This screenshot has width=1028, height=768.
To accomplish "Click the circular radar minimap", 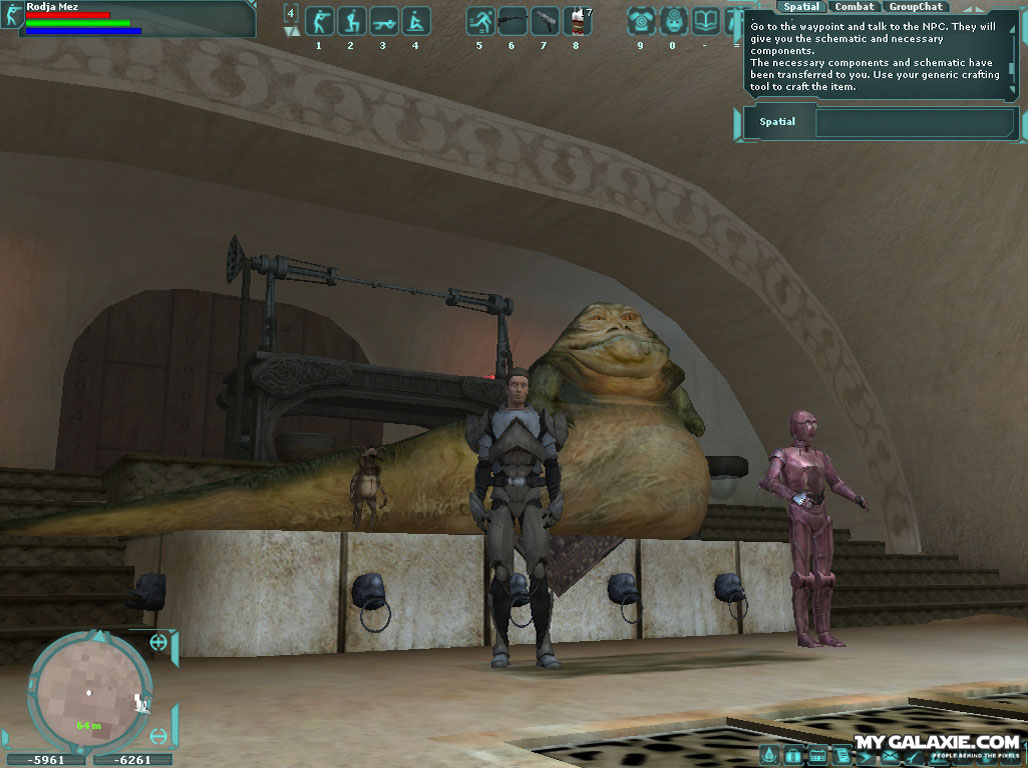I will point(89,690).
